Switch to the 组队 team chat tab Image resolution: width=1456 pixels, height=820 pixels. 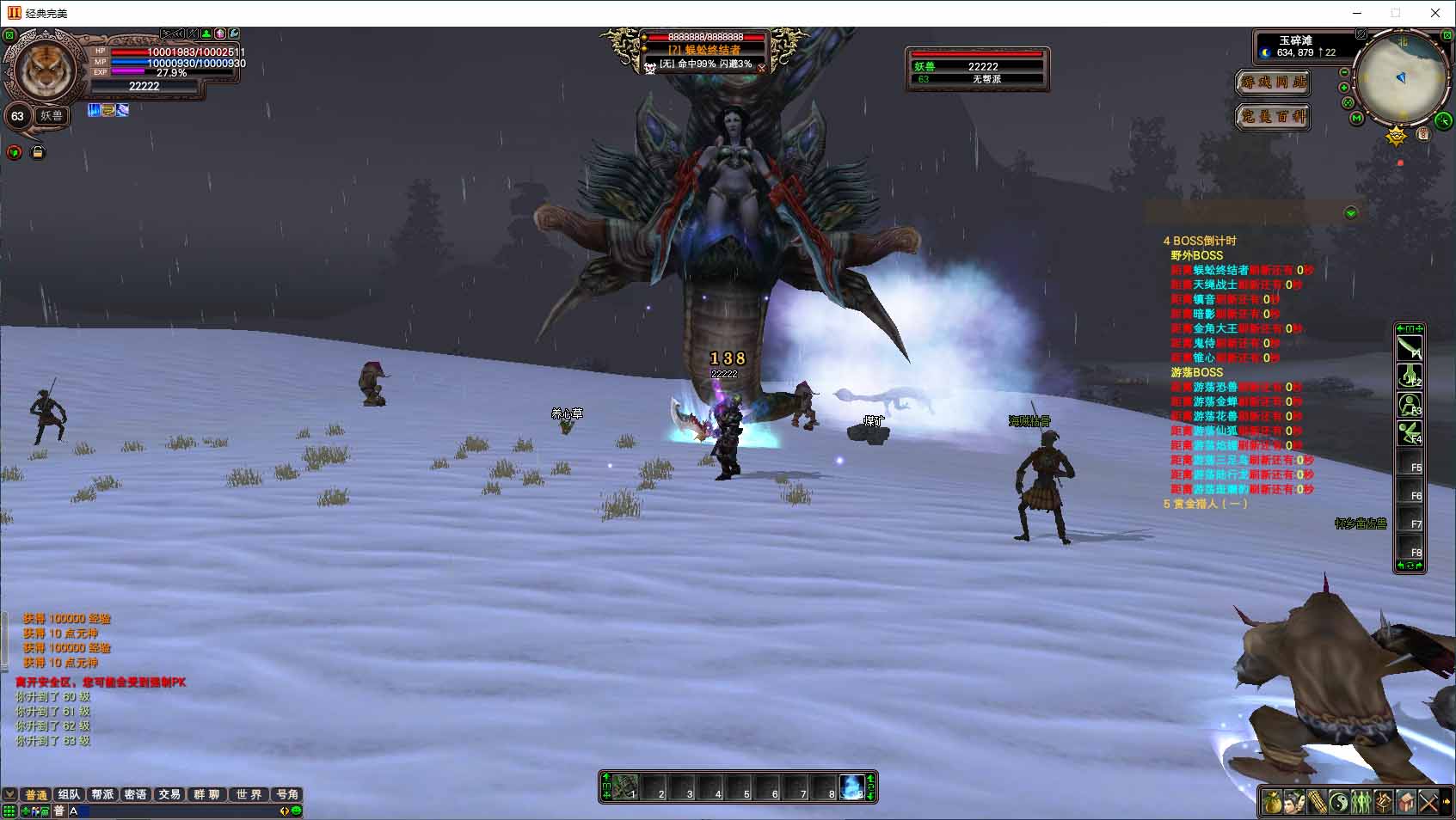(x=69, y=794)
